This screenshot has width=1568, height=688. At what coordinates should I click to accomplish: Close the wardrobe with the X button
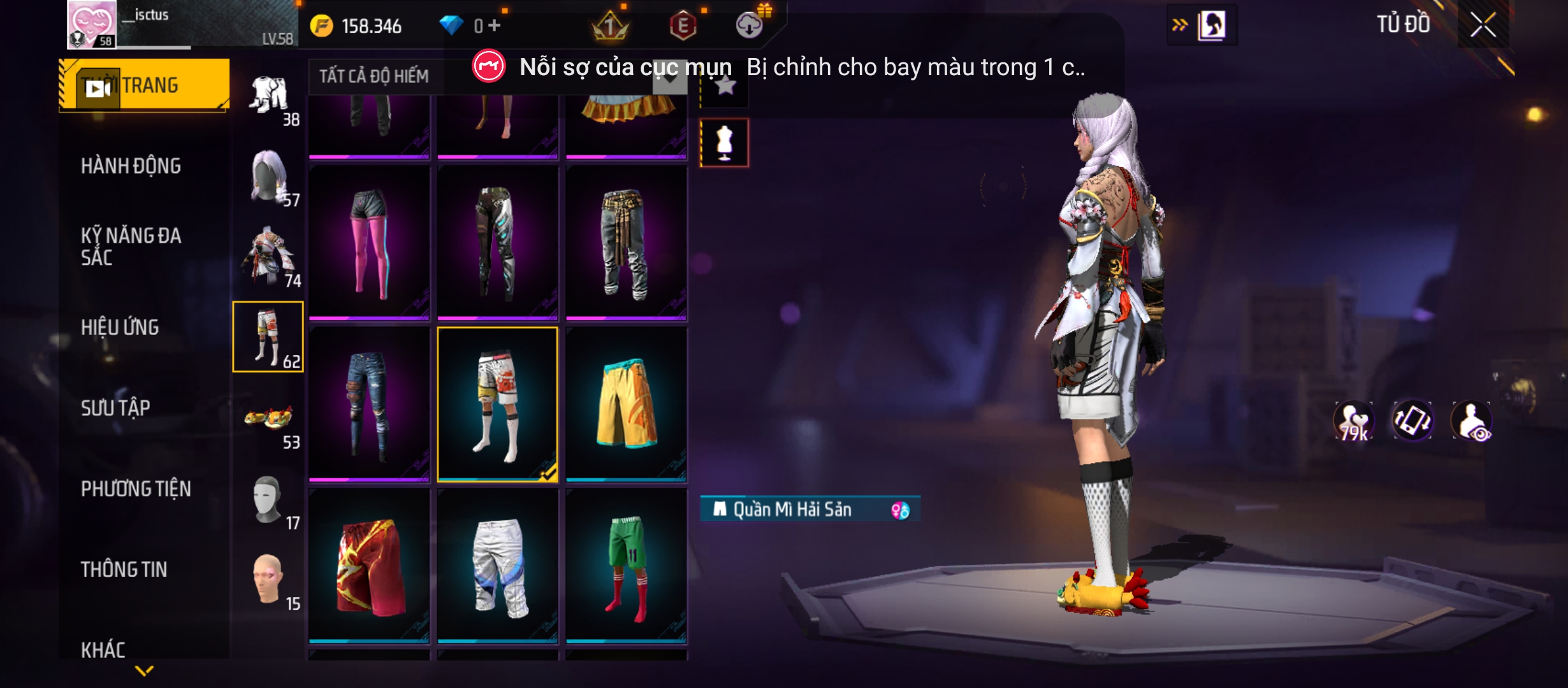point(1483,25)
